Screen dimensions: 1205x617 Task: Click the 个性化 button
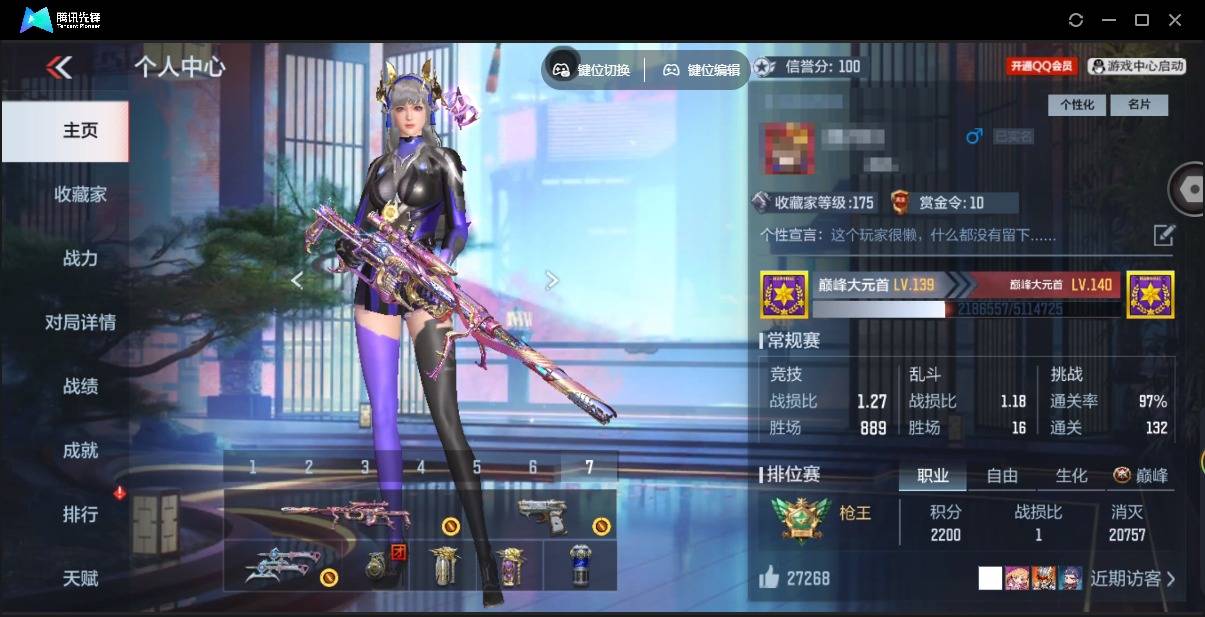click(1076, 104)
